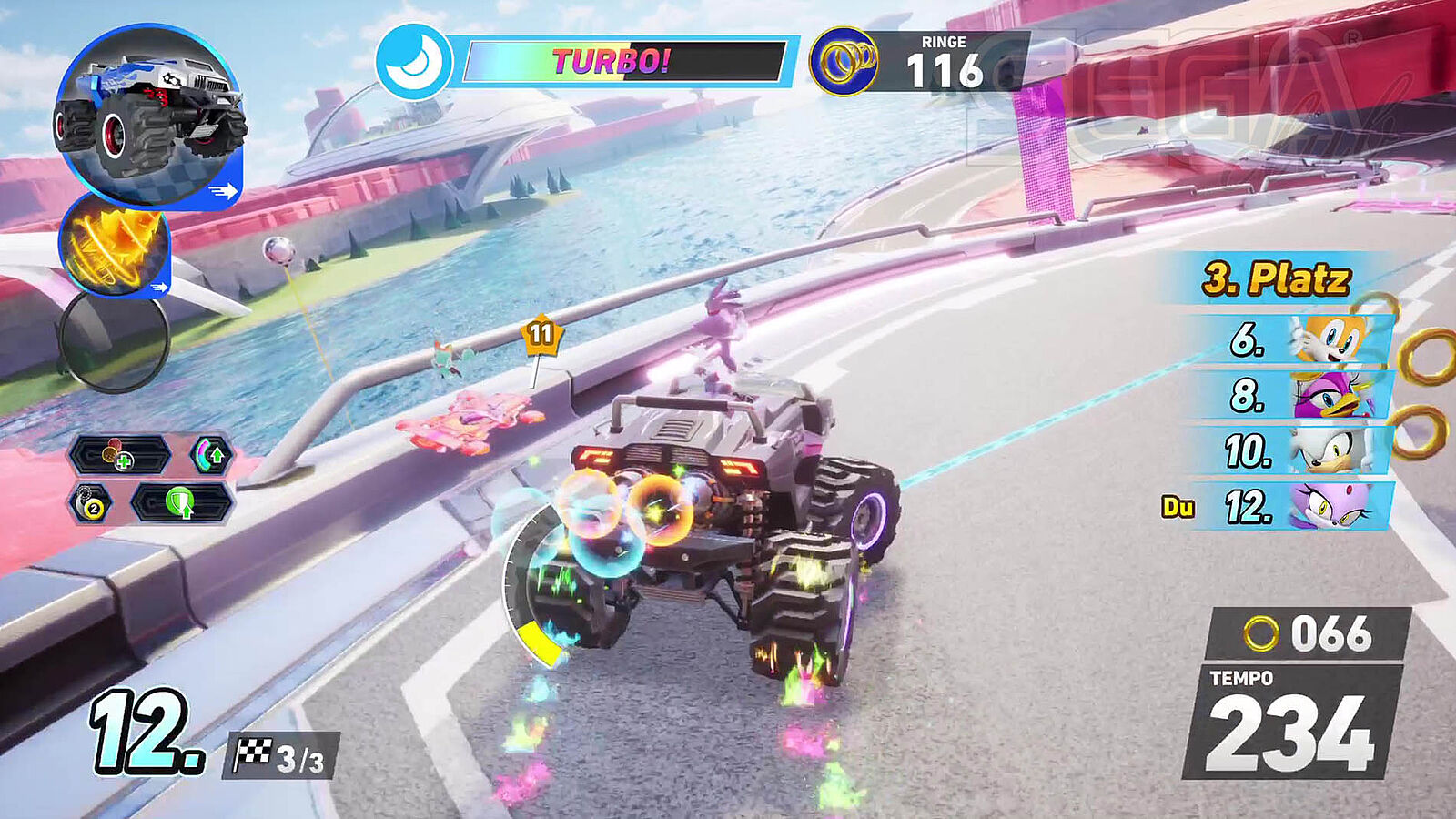The width and height of the screenshot is (1456, 819).
Task: Click the gold rings icon beside Ringe
Action: [x=844, y=62]
